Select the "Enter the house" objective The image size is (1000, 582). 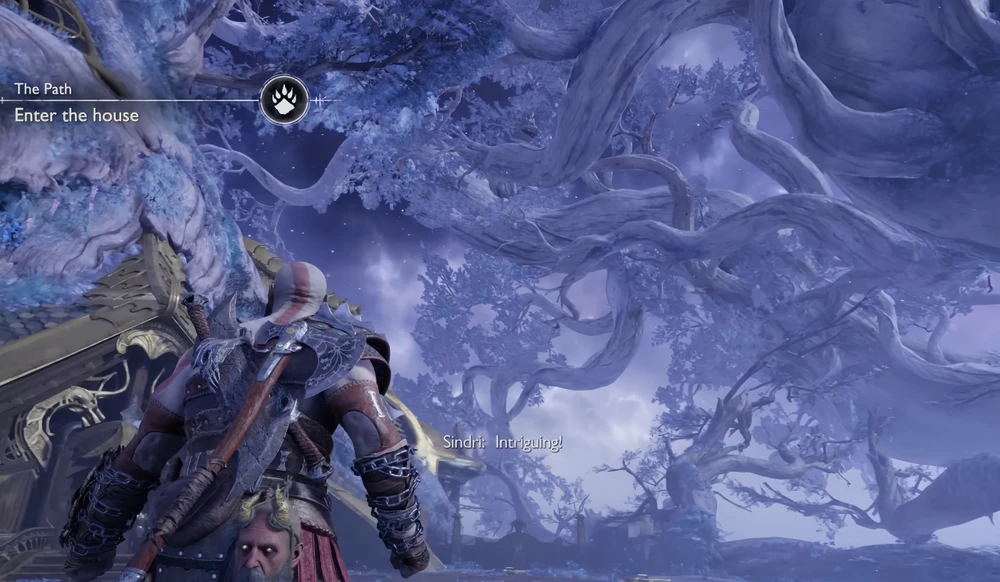(76, 116)
